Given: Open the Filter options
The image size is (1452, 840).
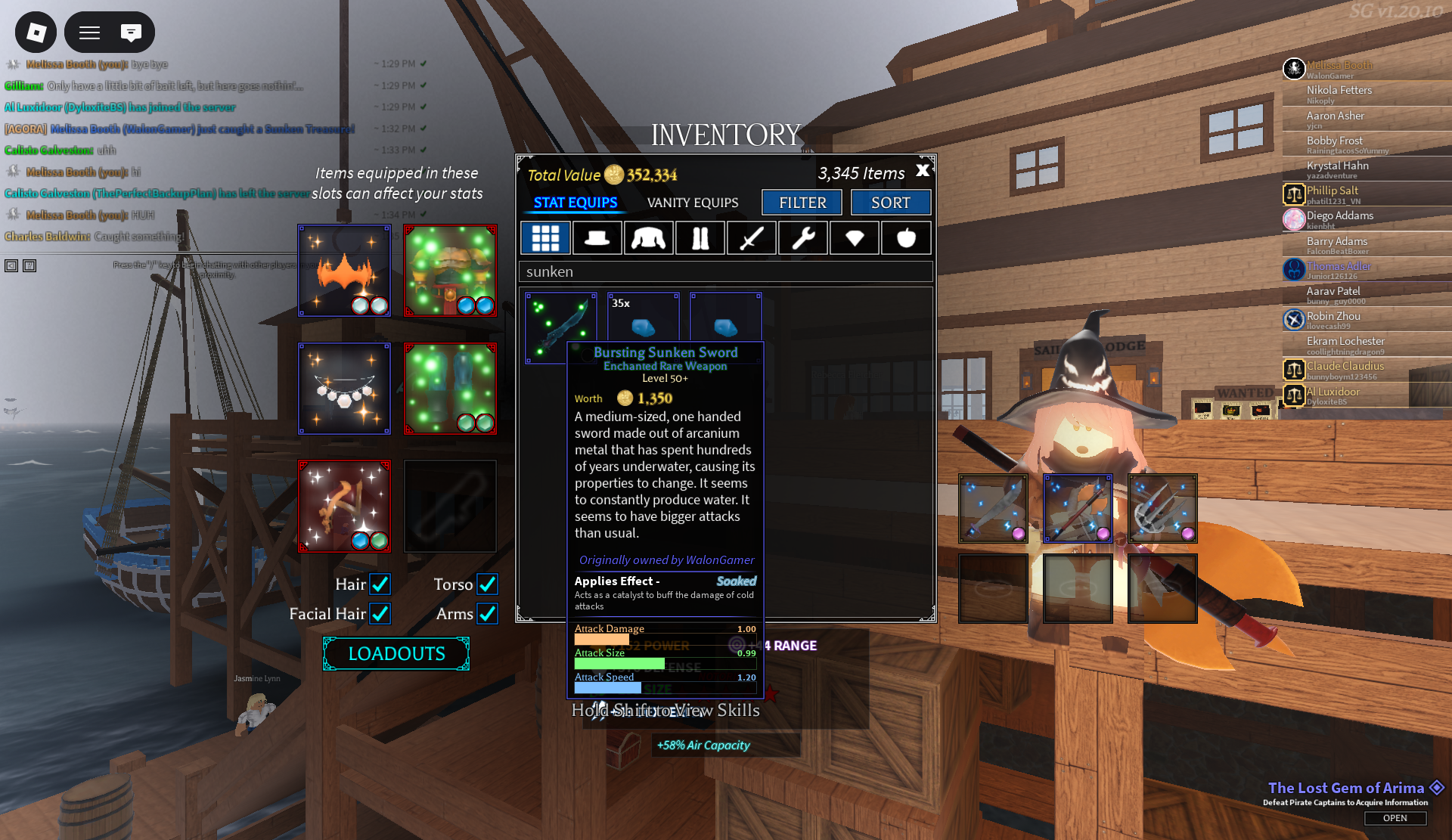Looking at the screenshot, I should pos(802,203).
